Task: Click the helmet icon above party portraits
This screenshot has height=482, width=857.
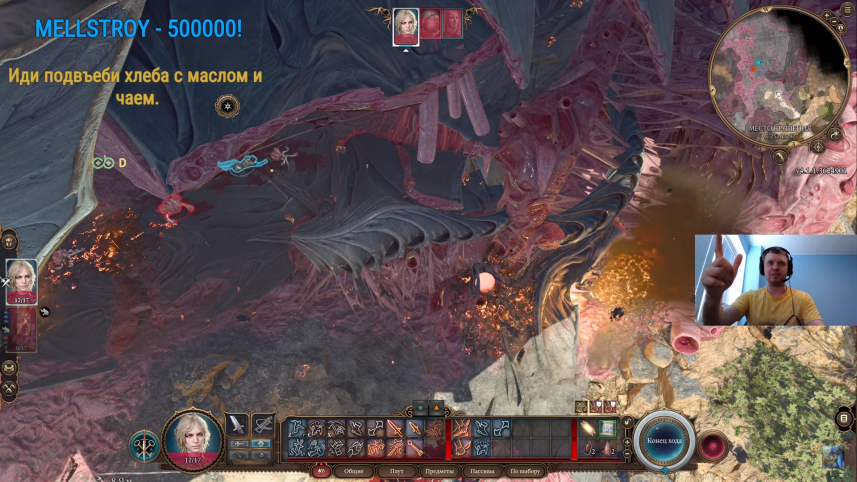Action: click(9, 240)
